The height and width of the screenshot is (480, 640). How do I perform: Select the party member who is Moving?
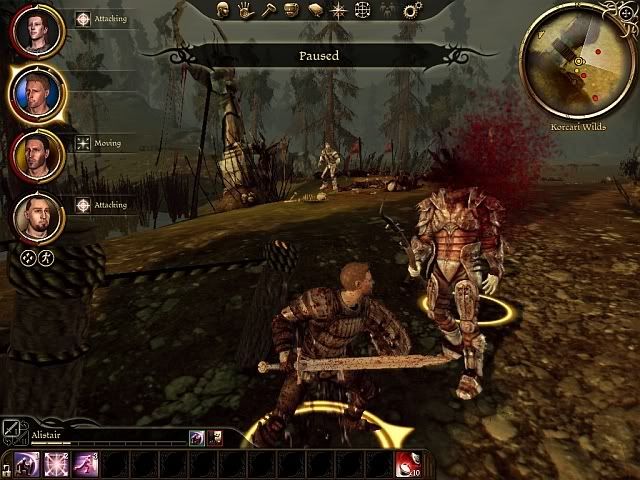pos(38,155)
